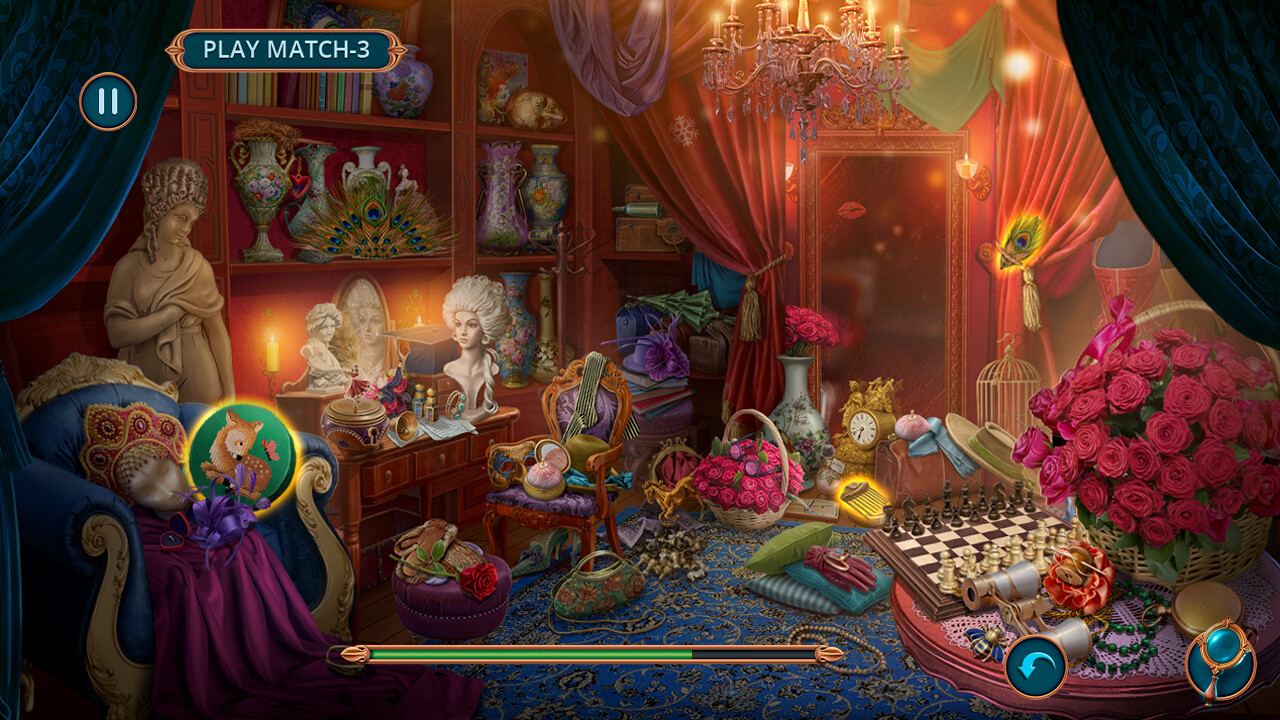Viewport: 1280px width, 720px height.
Task: Click the blue undo arrow button
Action: click(x=1035, y=666)
